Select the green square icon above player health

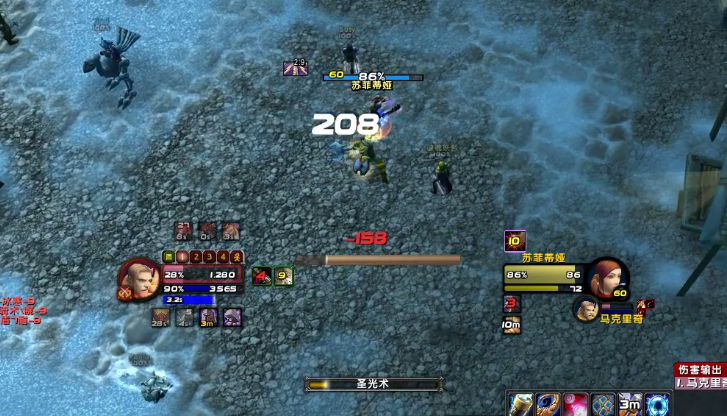coord(169,257)
